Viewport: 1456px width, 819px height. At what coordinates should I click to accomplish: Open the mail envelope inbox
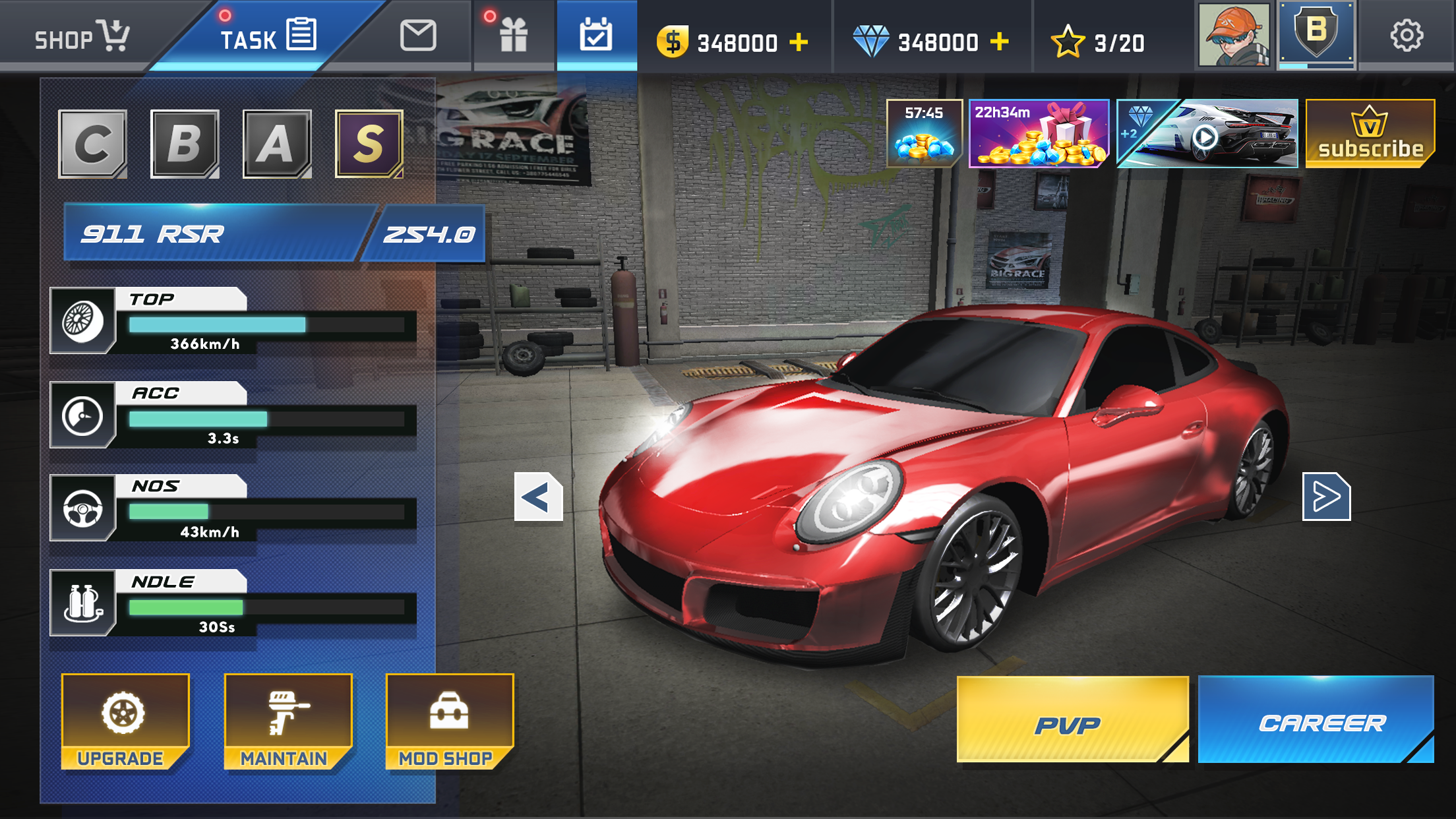click(417, 36)
